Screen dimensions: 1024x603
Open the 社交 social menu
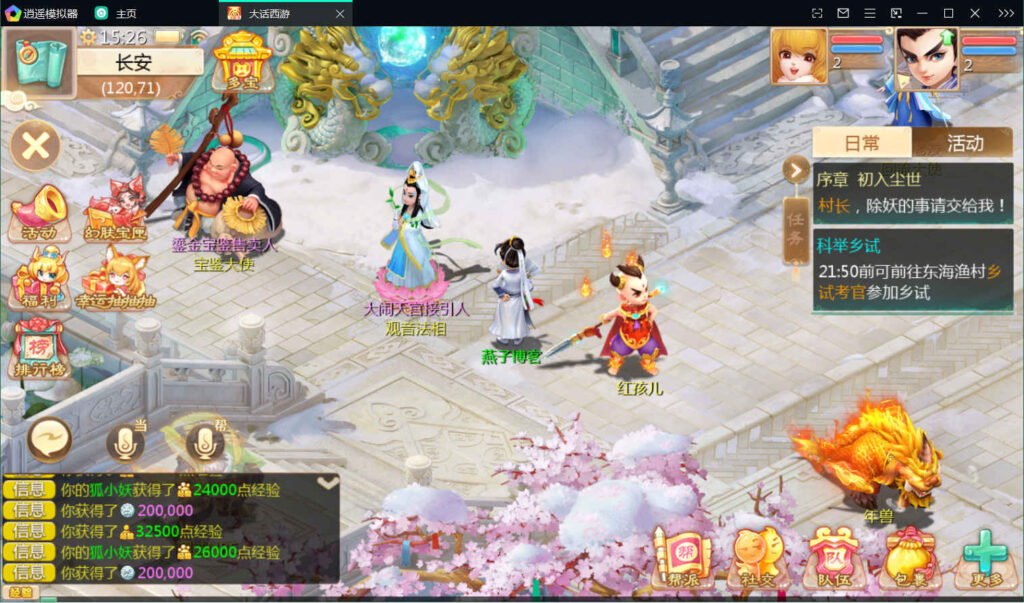(757, 557)
